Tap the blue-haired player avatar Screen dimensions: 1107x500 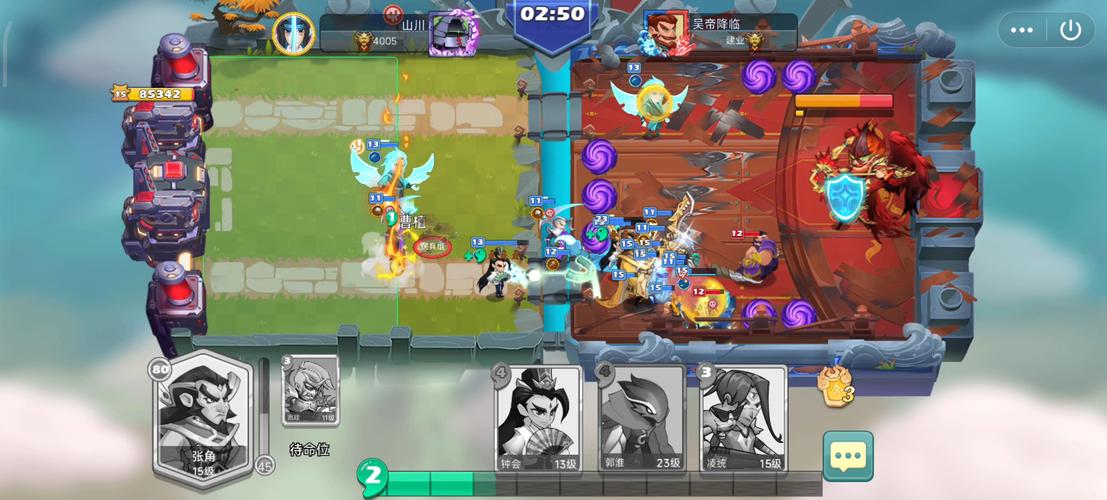(293, 32)
